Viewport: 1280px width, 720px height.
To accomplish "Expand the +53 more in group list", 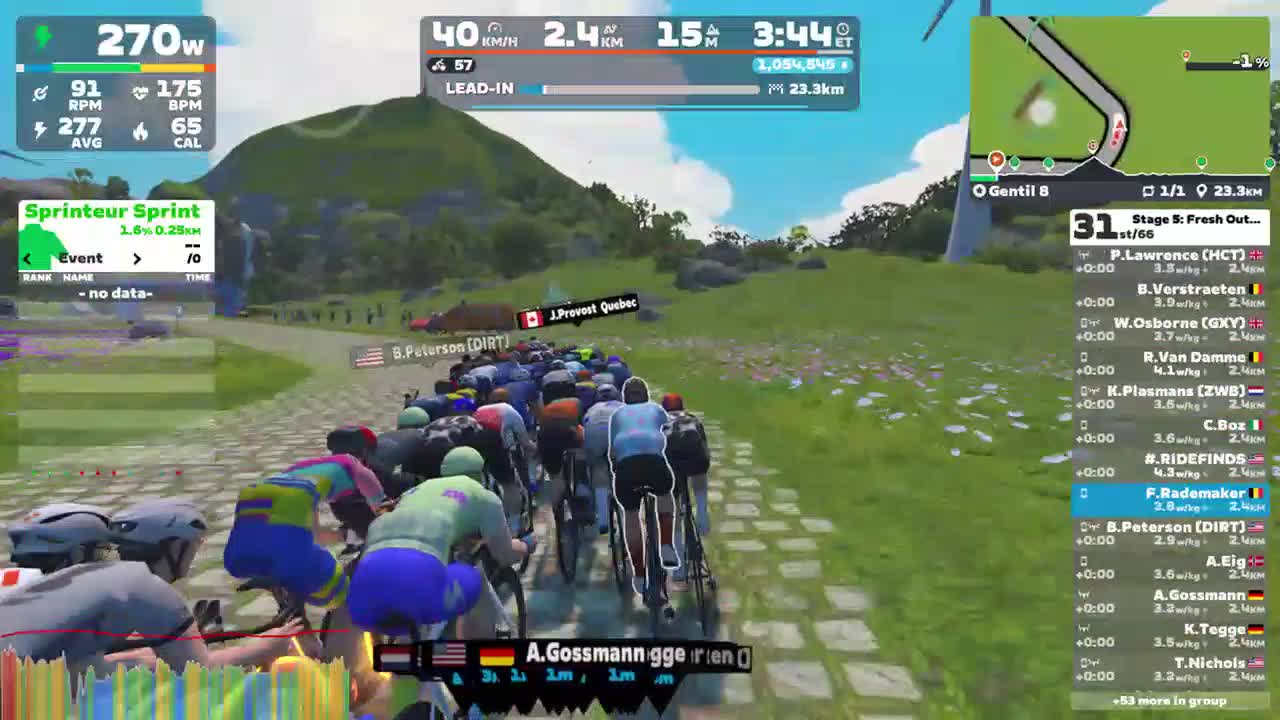I will pos(1168,702).
